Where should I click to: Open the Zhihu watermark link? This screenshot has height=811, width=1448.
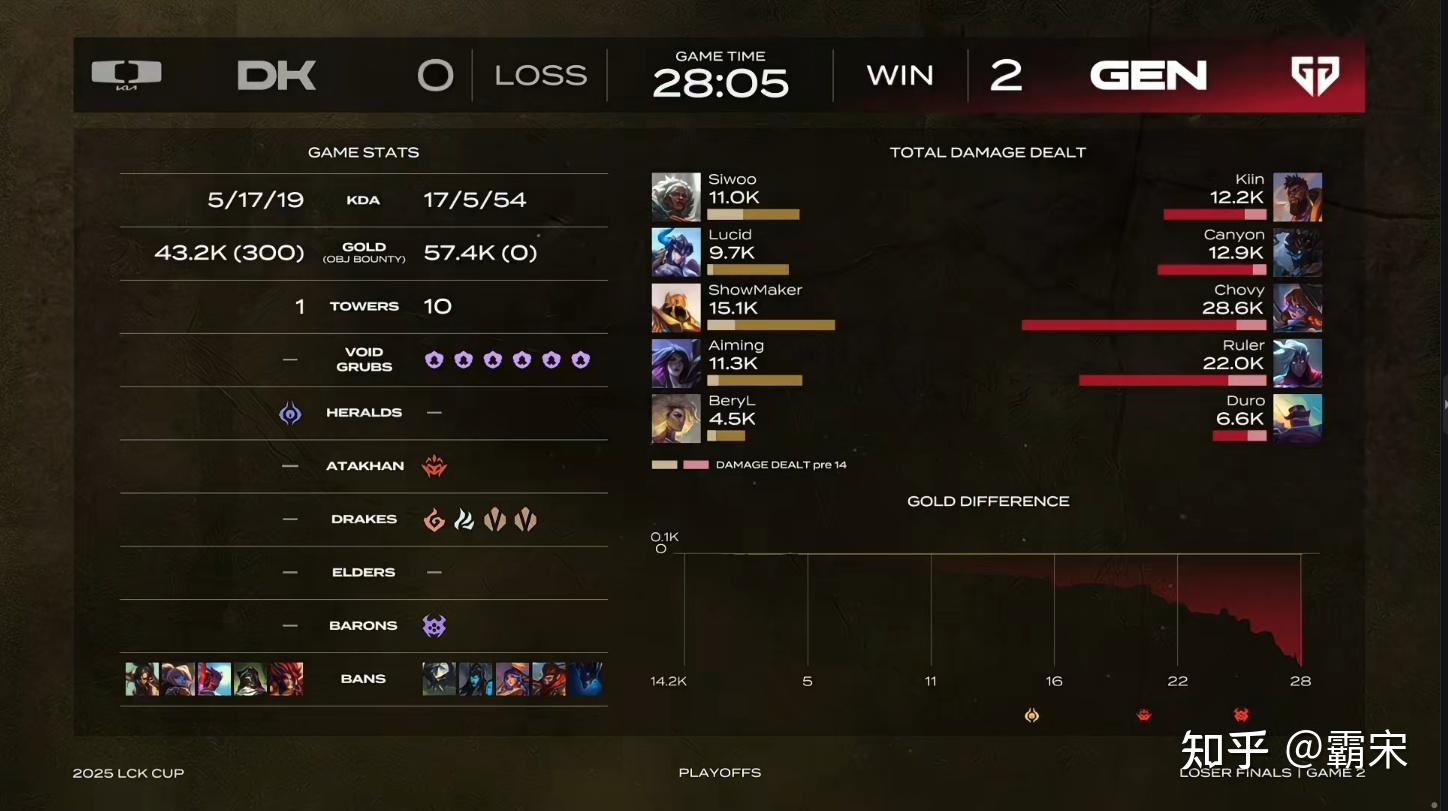coord(1293,749)
